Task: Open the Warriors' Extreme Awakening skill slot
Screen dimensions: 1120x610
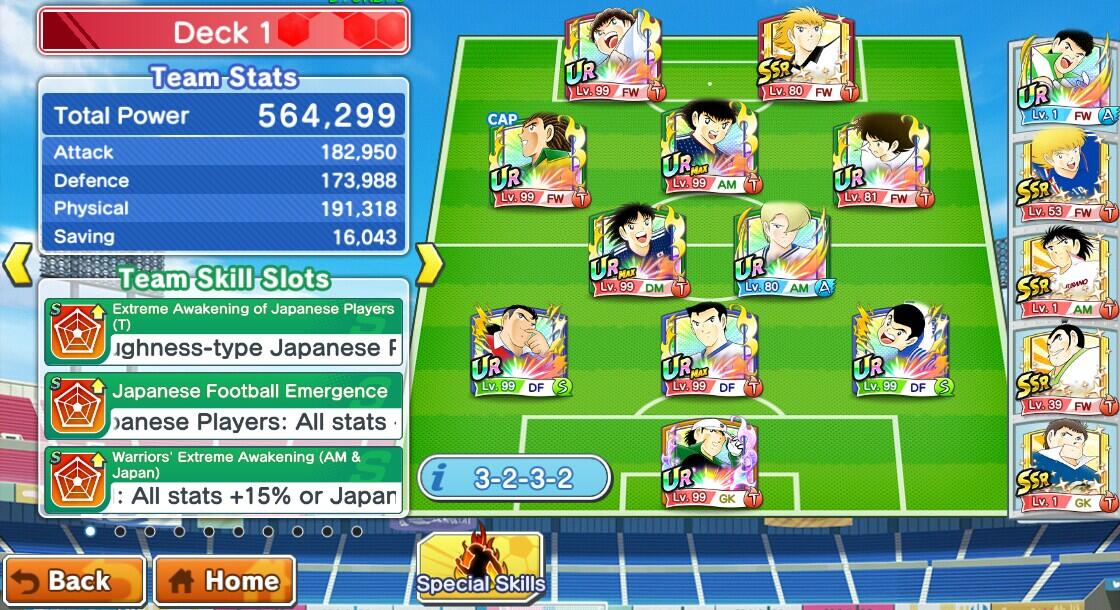Action: pyautogui.click(x=224, y=480)
